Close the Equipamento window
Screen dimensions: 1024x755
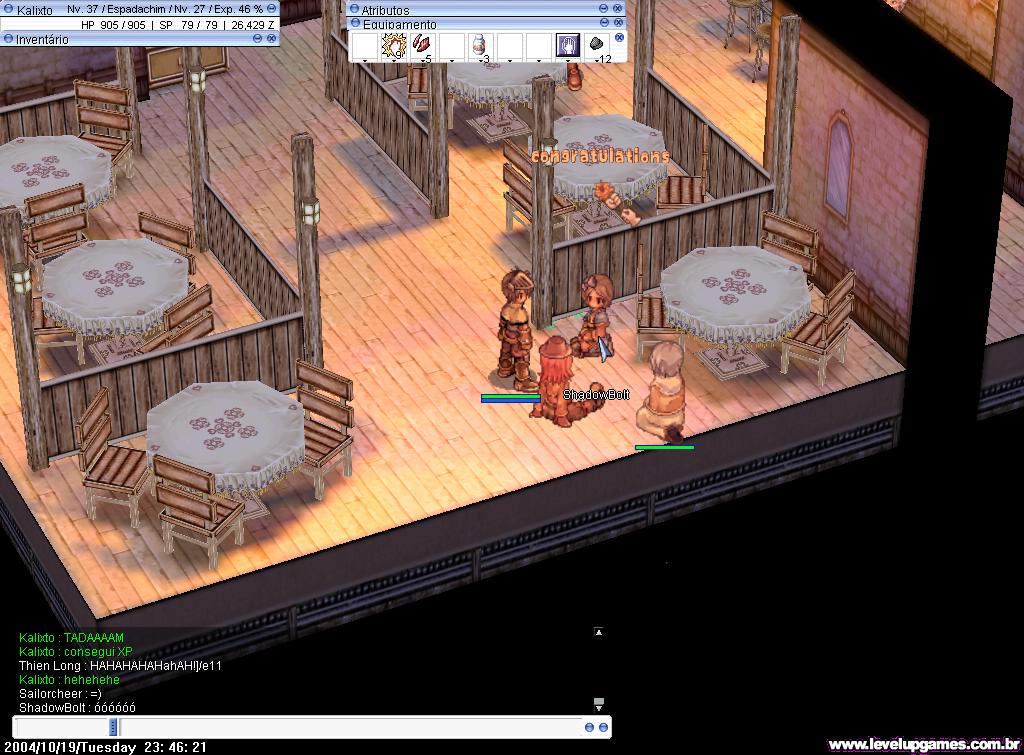(618, 22)
